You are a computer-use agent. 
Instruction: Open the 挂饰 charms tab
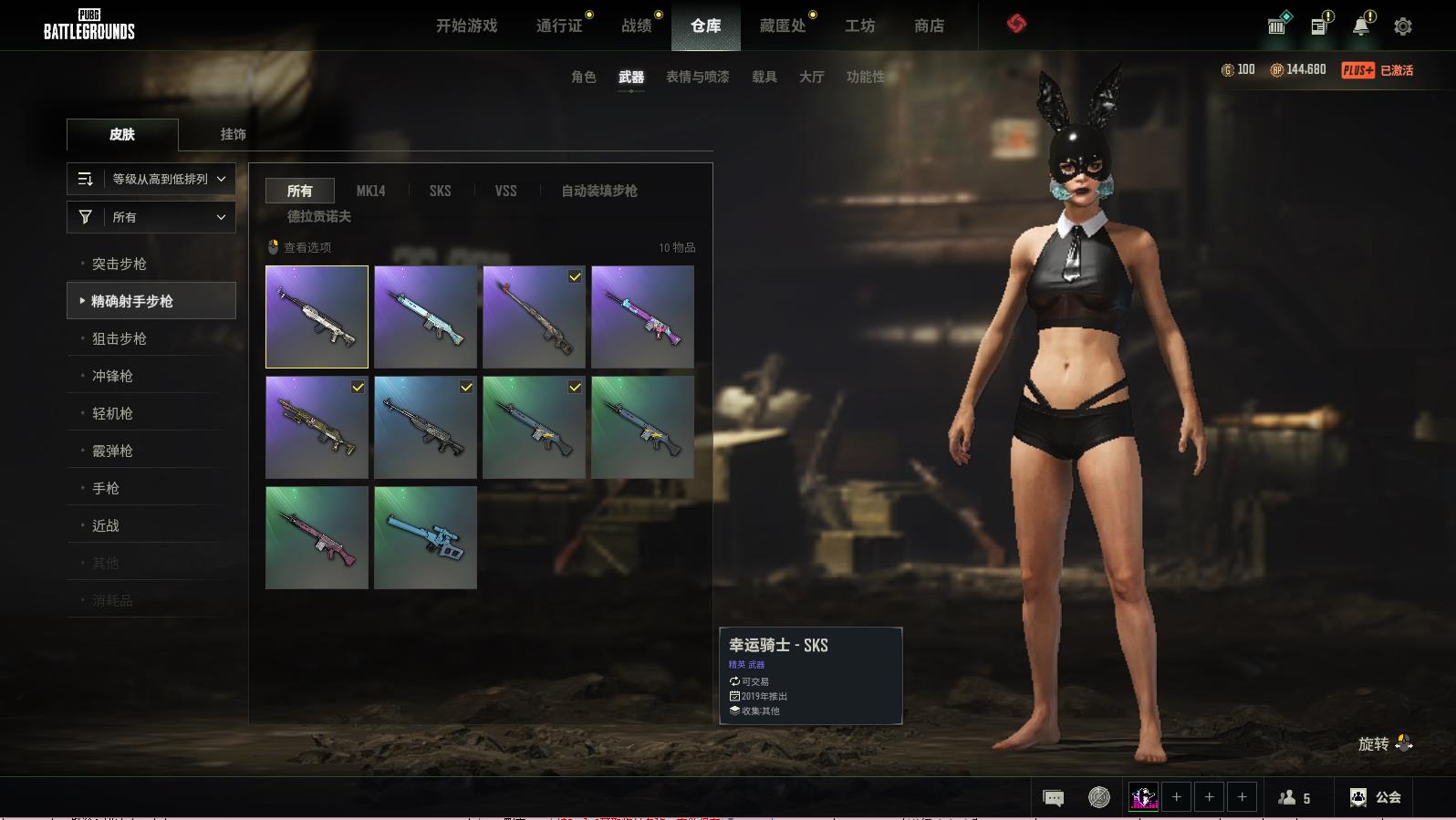click(x=233, y=134)
